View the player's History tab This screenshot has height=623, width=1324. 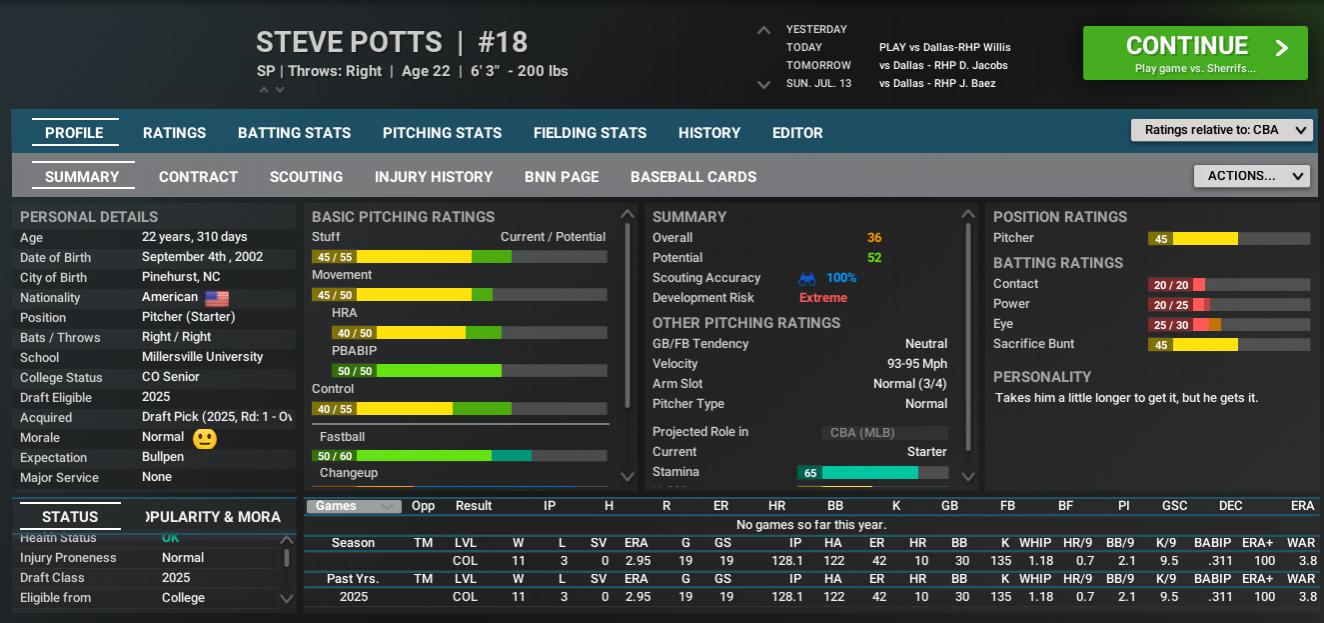[709, 133]
